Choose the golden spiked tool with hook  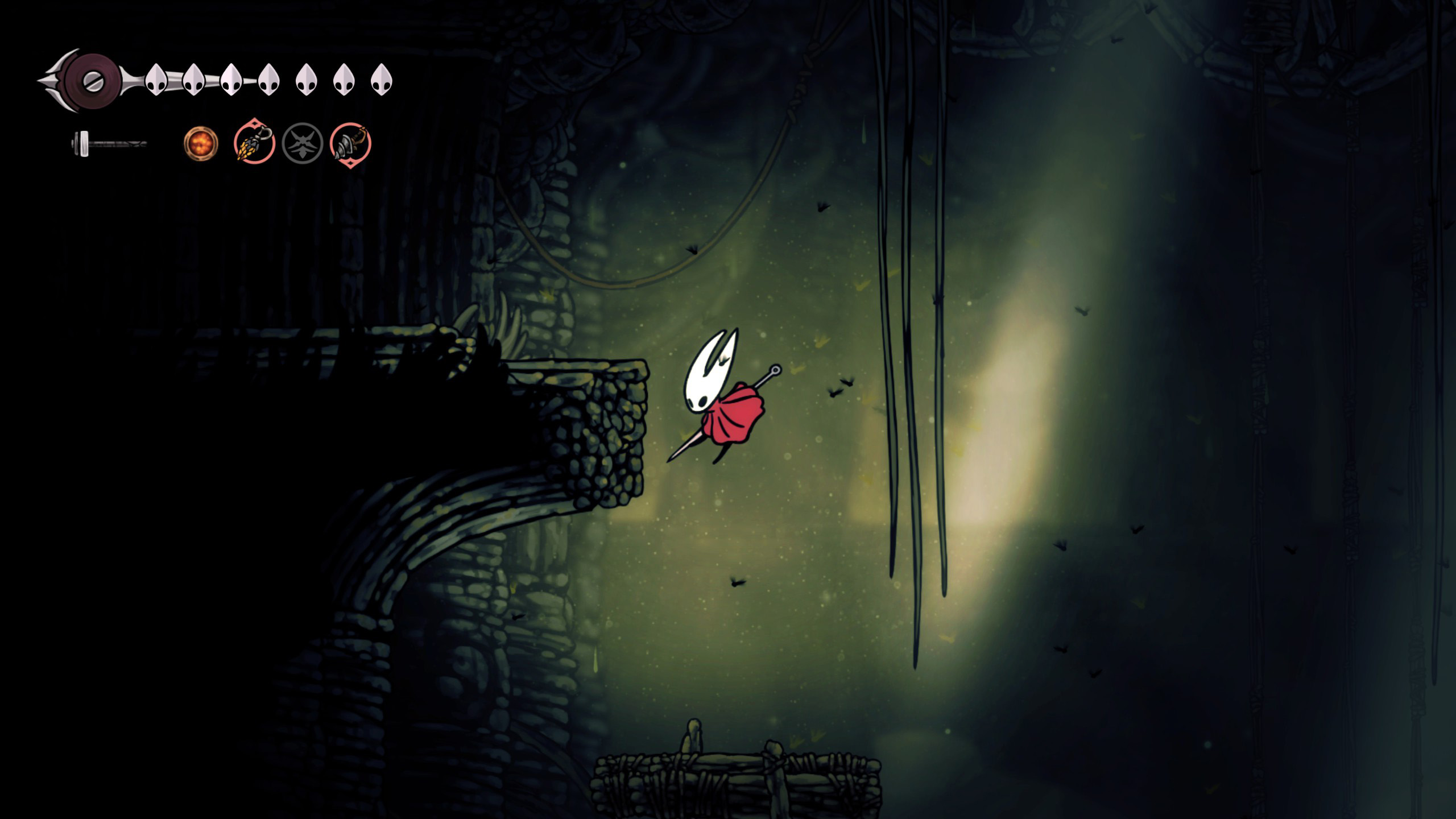254,143
